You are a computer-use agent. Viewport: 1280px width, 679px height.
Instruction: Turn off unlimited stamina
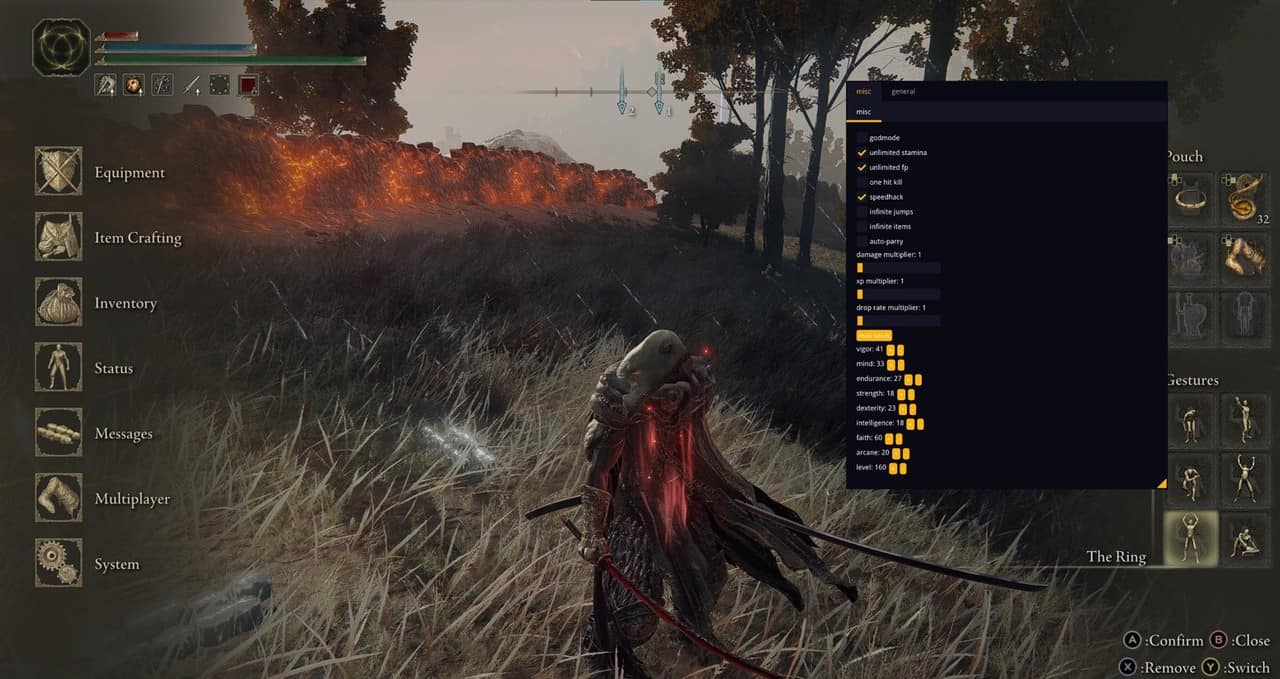pyautogui.click(x=862, y=153)
